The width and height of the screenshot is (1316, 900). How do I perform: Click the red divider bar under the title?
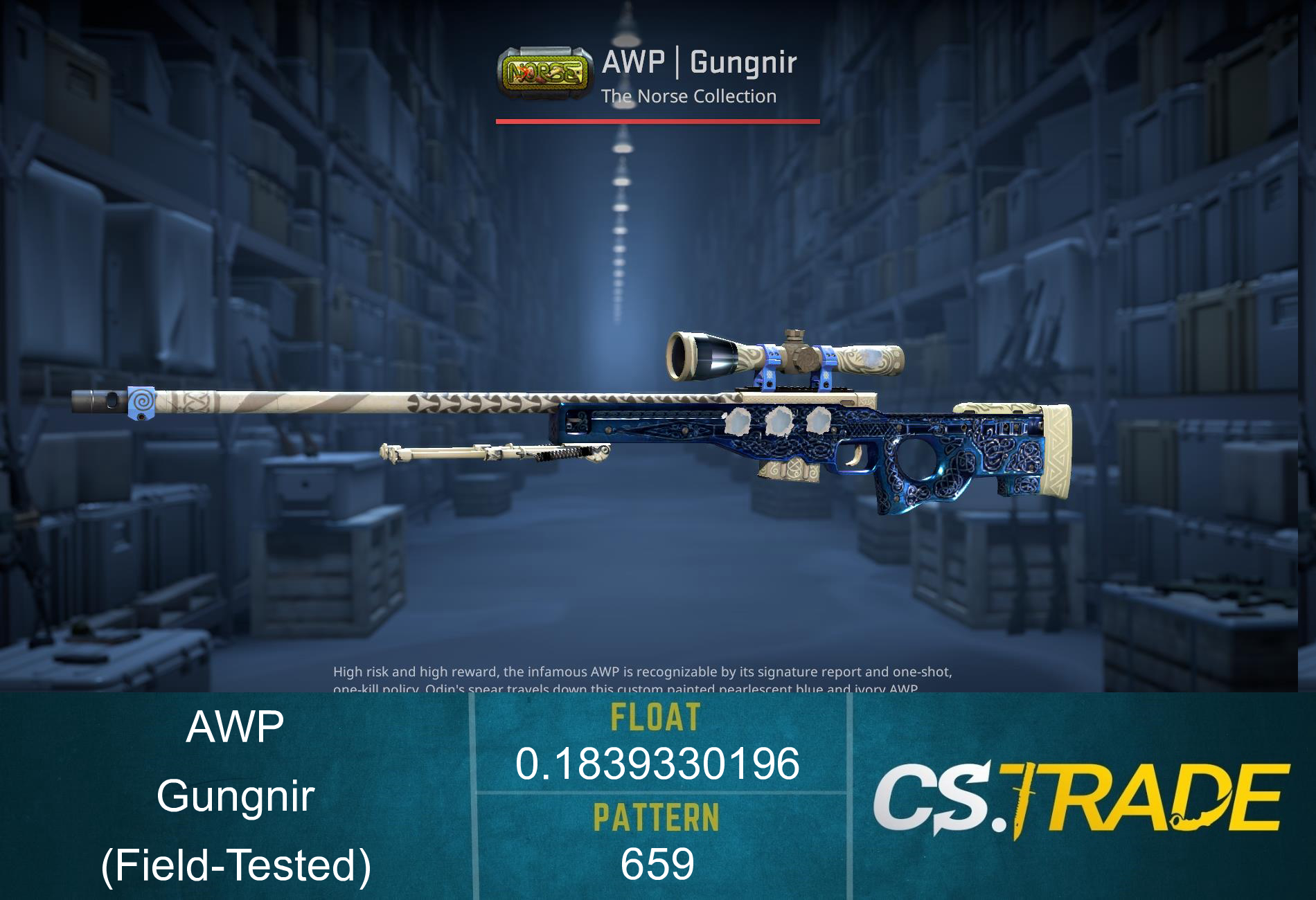click(657, 122)
